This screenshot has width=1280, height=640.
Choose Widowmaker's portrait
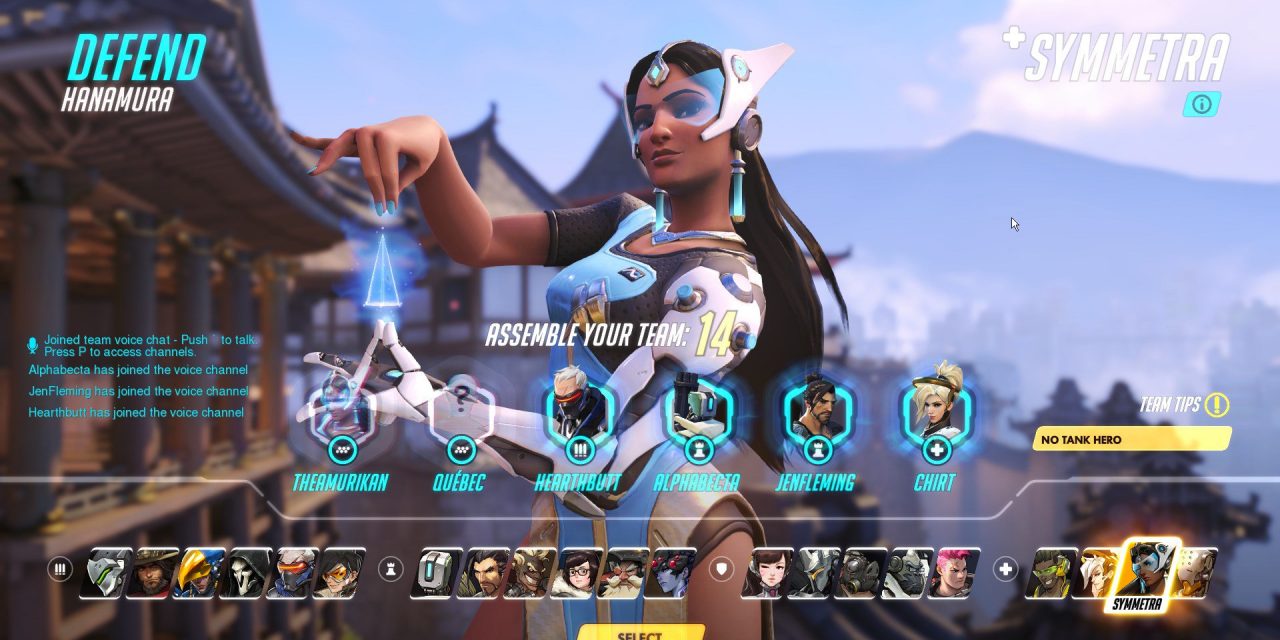[670, 572]
